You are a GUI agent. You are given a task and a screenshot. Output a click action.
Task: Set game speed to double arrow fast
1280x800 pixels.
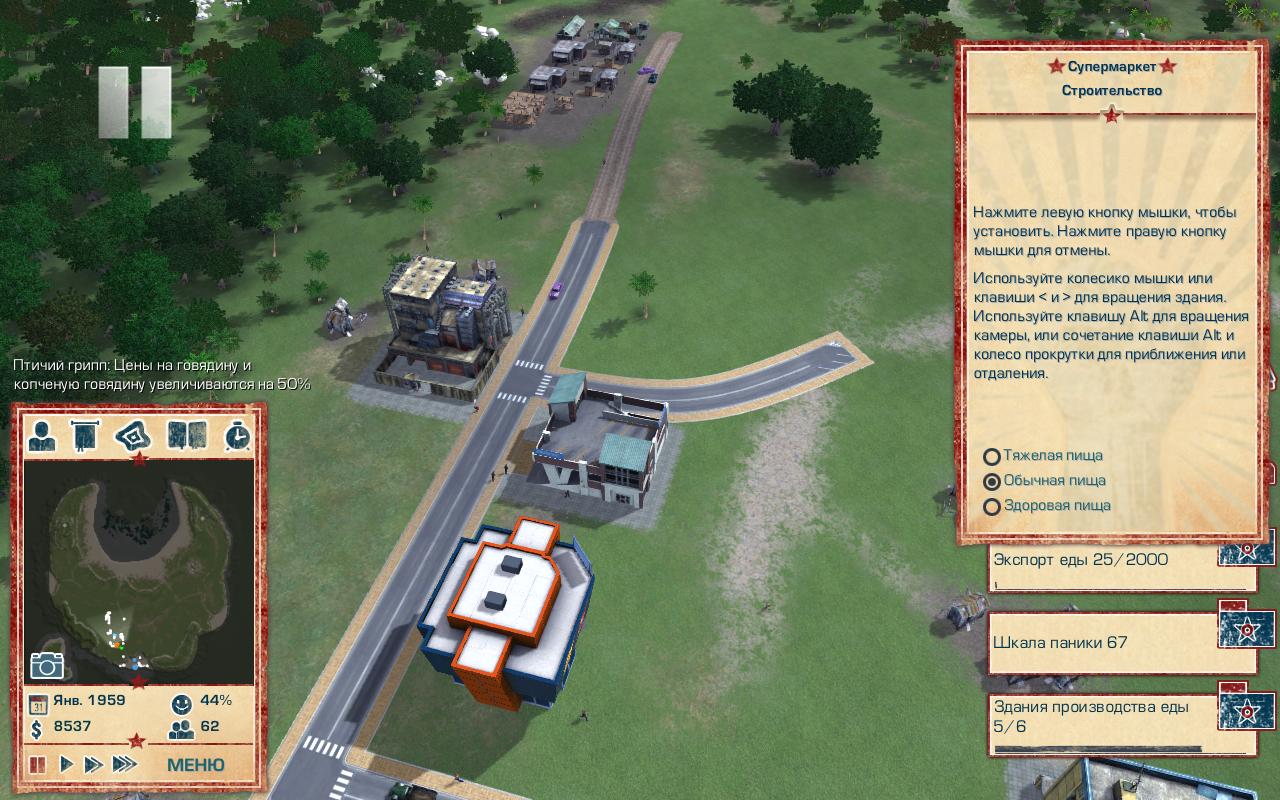point(93,765)
